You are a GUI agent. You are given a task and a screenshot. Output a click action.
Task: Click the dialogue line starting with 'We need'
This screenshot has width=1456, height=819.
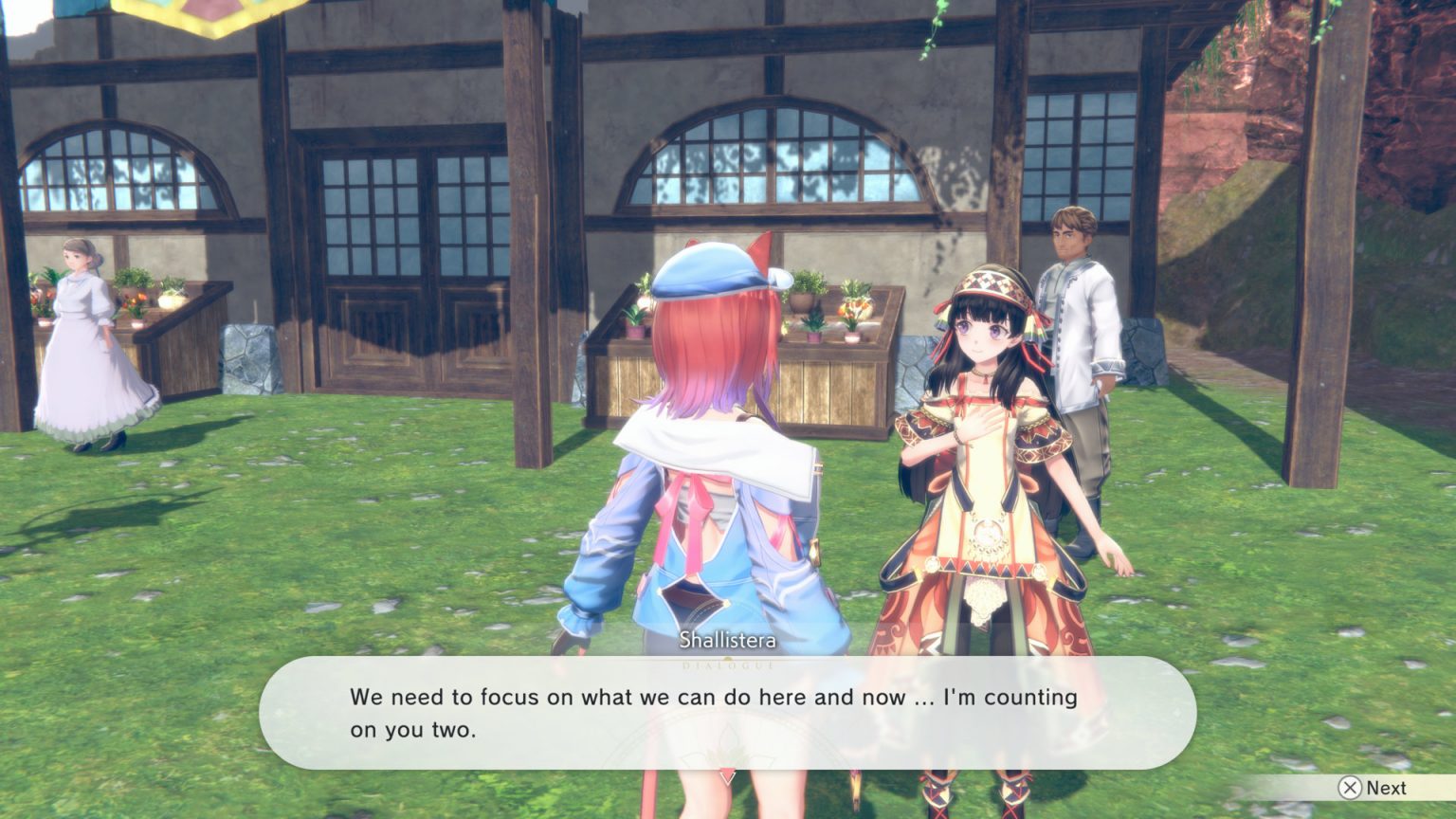click(x=711, y=698)
